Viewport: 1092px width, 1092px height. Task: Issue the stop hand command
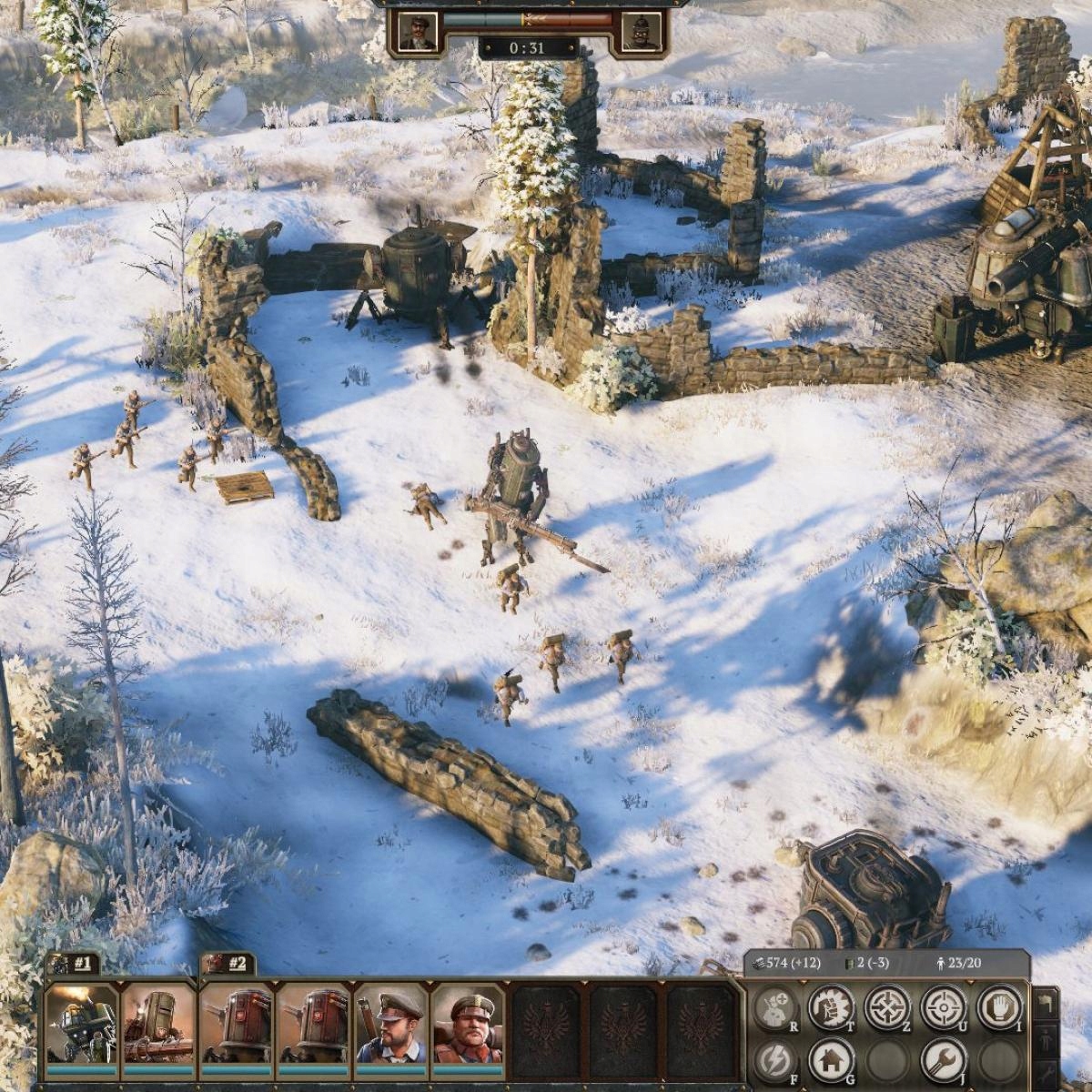click(998, 1007)
